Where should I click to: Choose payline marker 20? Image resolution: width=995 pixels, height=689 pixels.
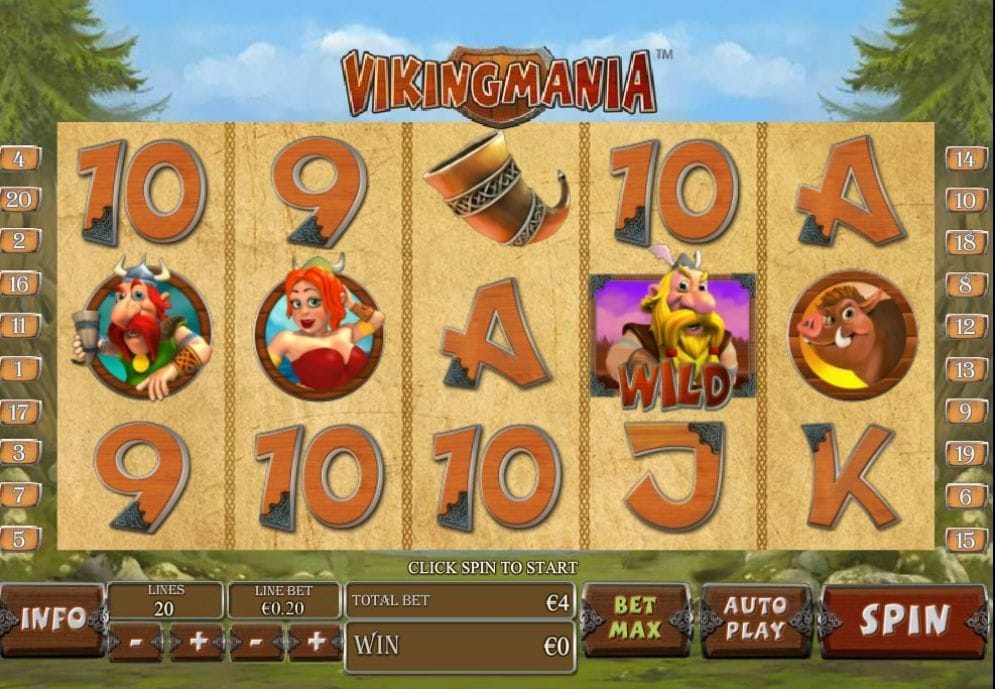coord(20,199)
